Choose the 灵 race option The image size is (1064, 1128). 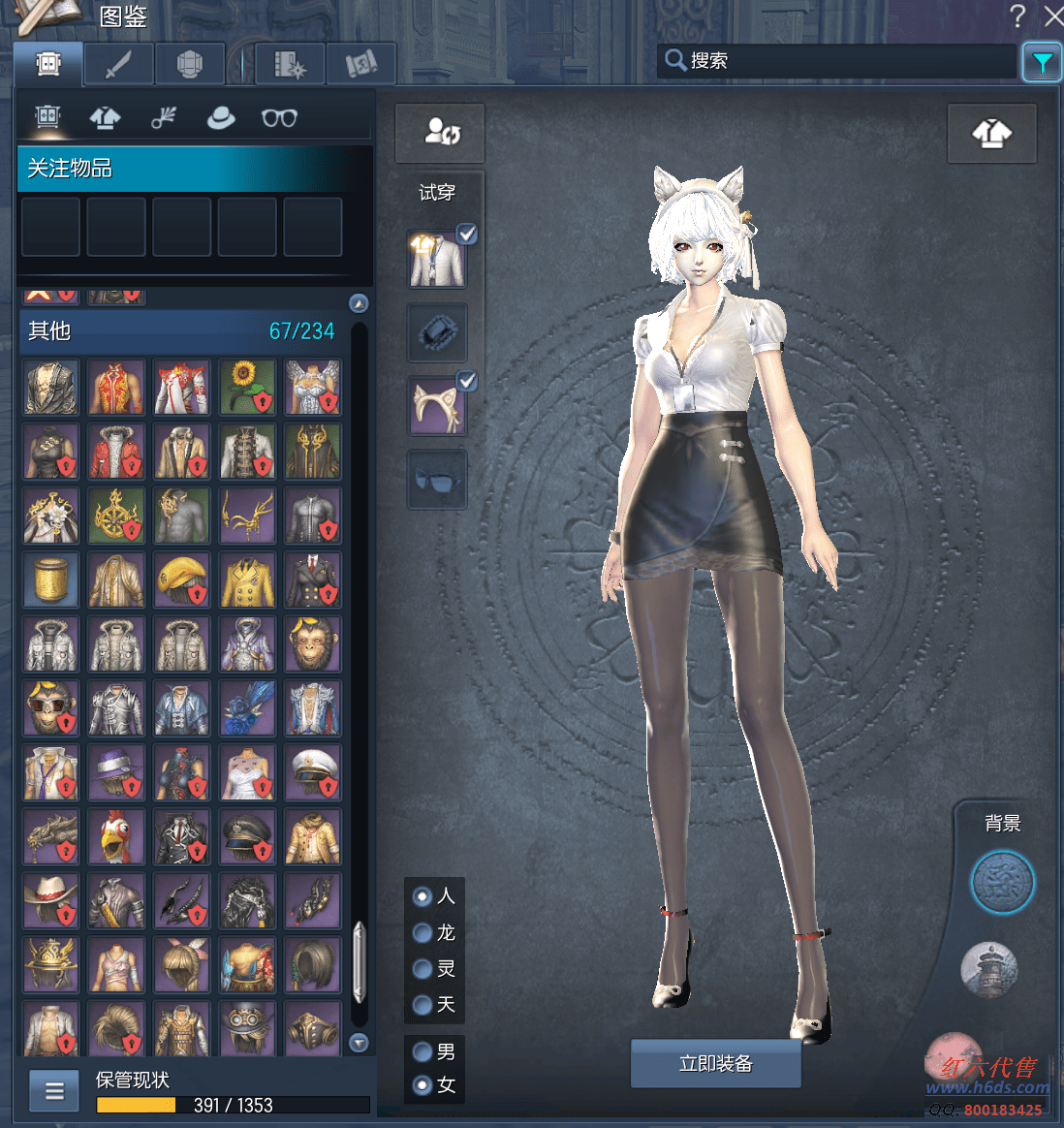click(422, 968)
